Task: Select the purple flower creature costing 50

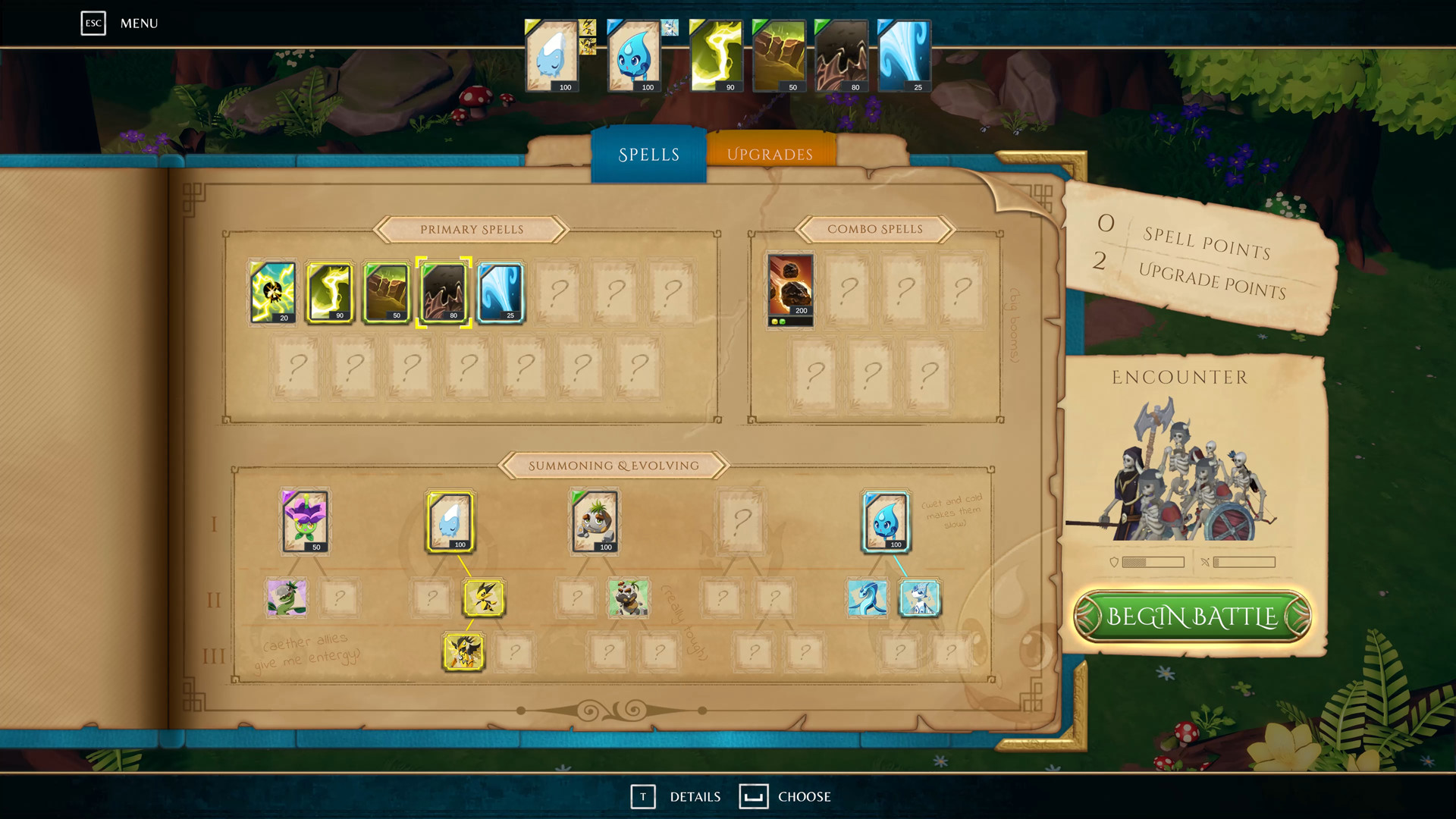Action: point(306,522)
